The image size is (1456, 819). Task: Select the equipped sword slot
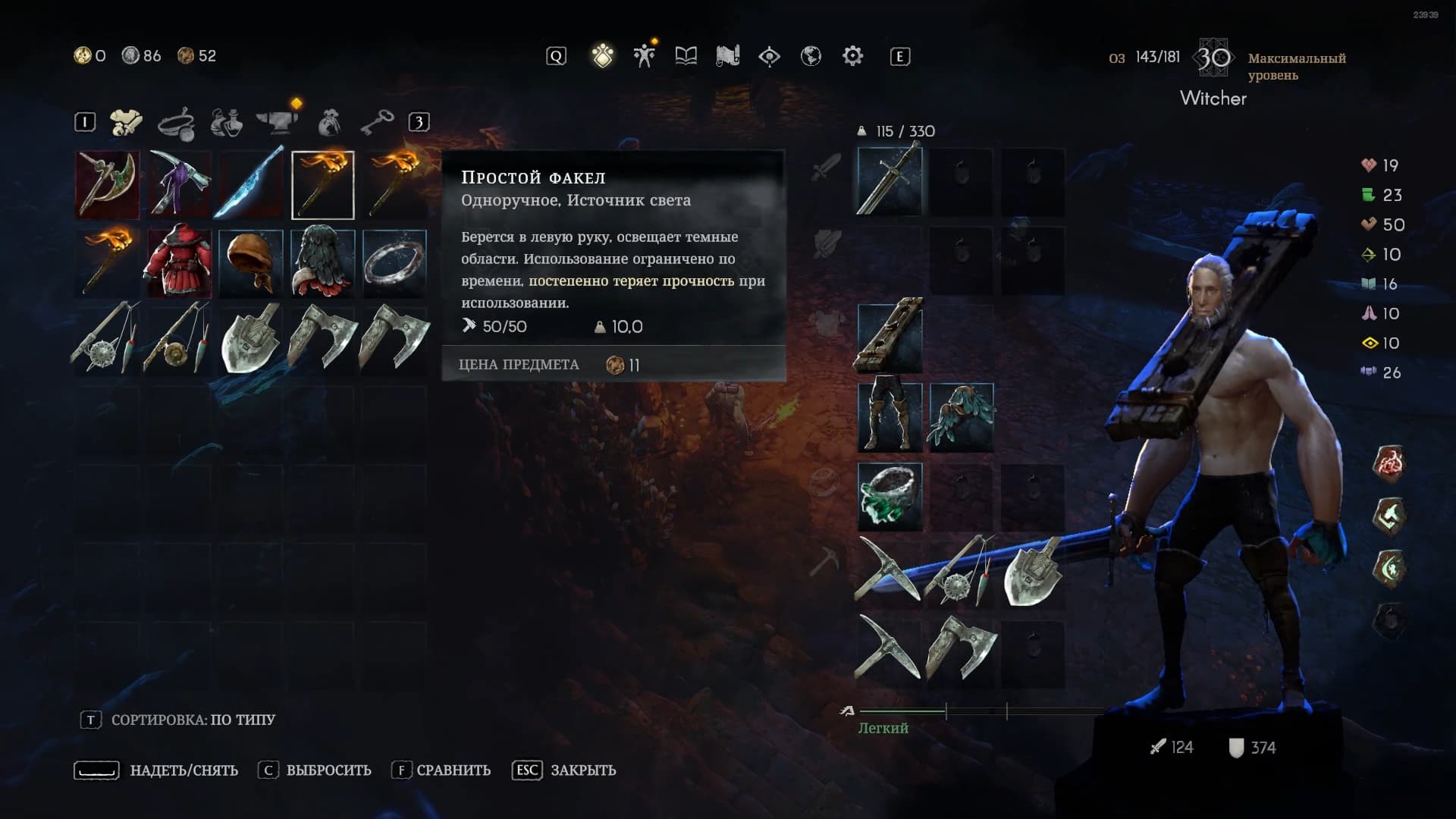pyautogui.click(x=890, y=182)
